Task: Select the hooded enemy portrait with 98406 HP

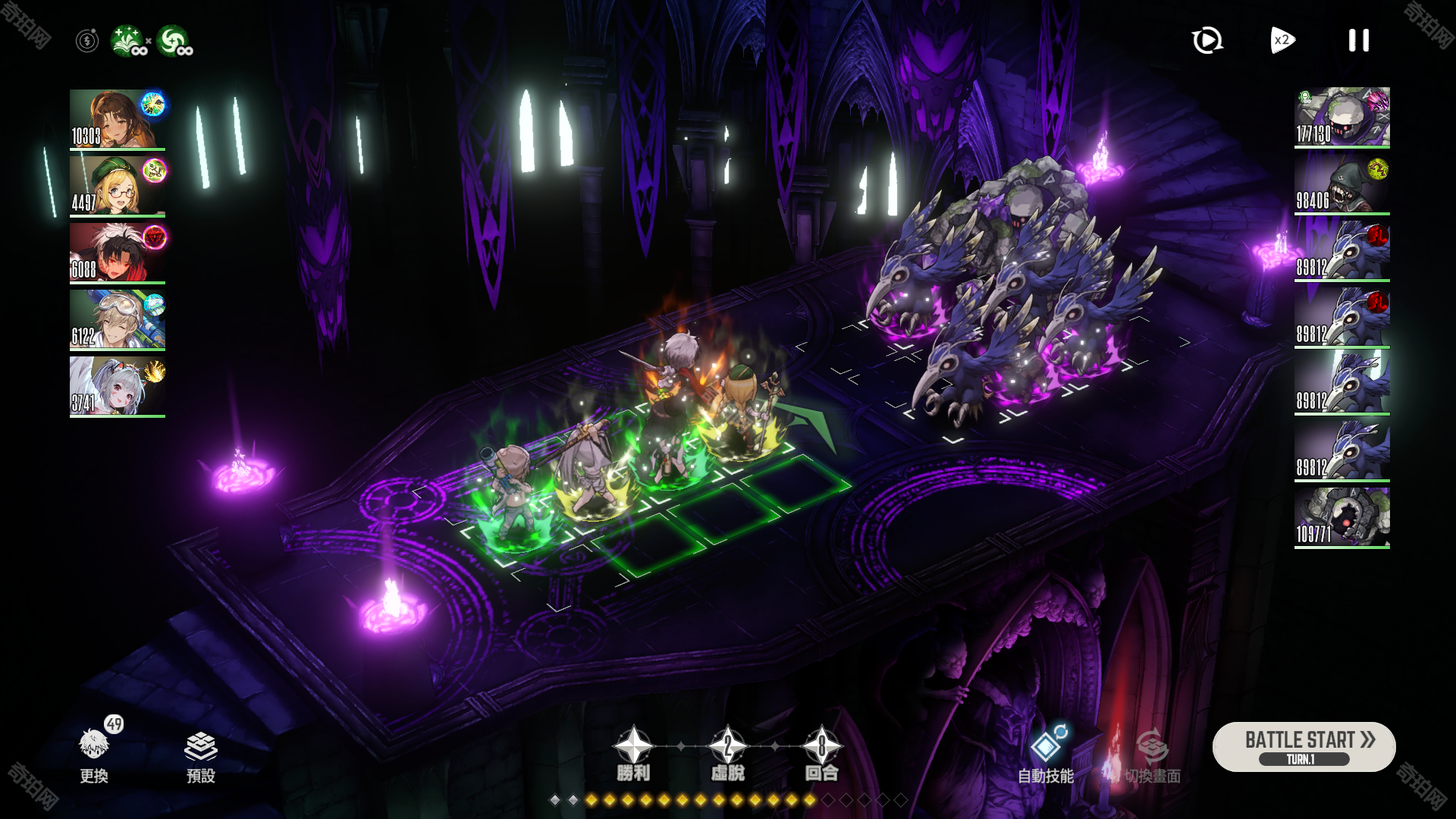Action: pyautogui.click(x=1341, y=184)
